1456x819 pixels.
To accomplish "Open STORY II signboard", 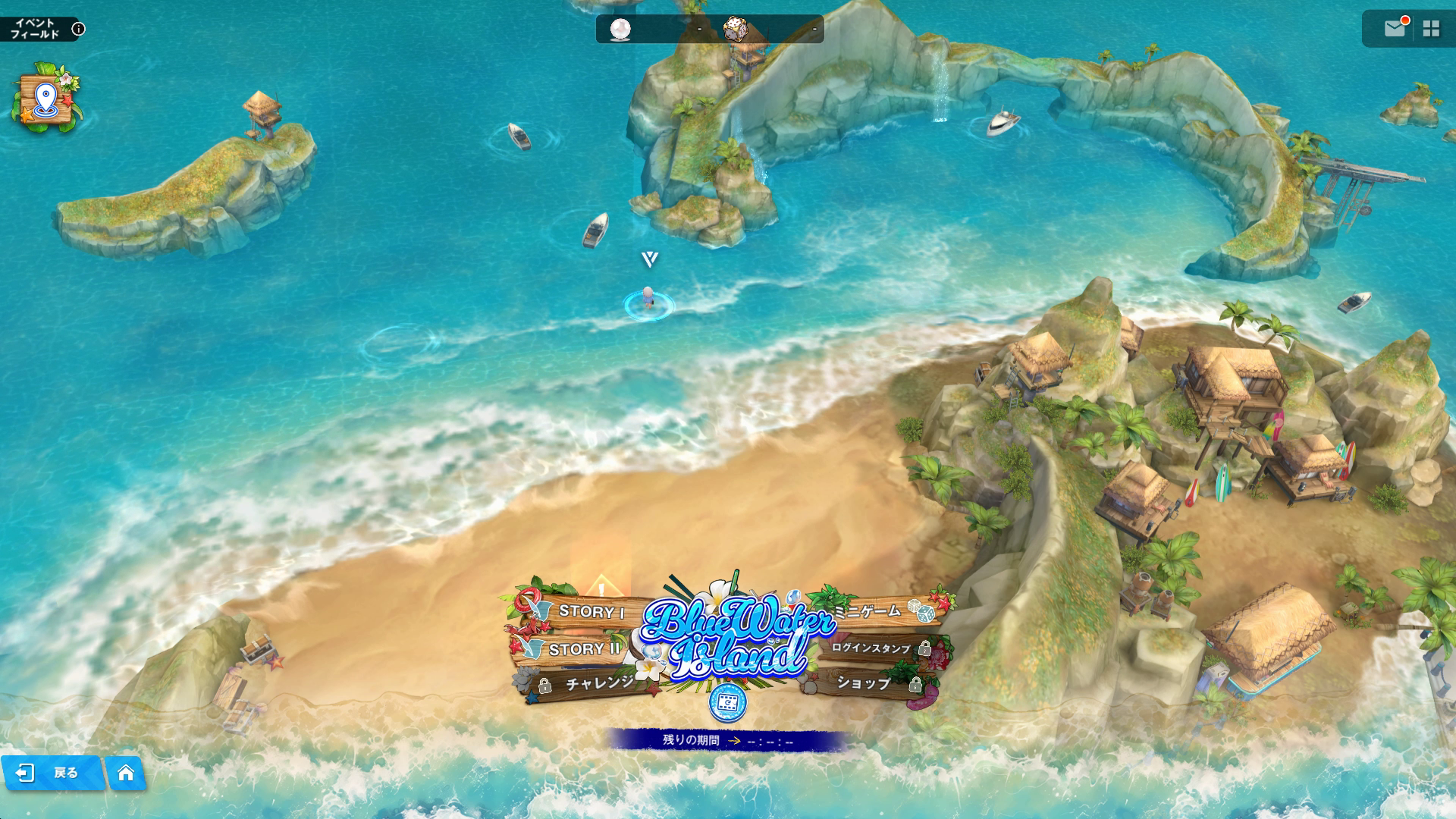I will click(582, 649).
